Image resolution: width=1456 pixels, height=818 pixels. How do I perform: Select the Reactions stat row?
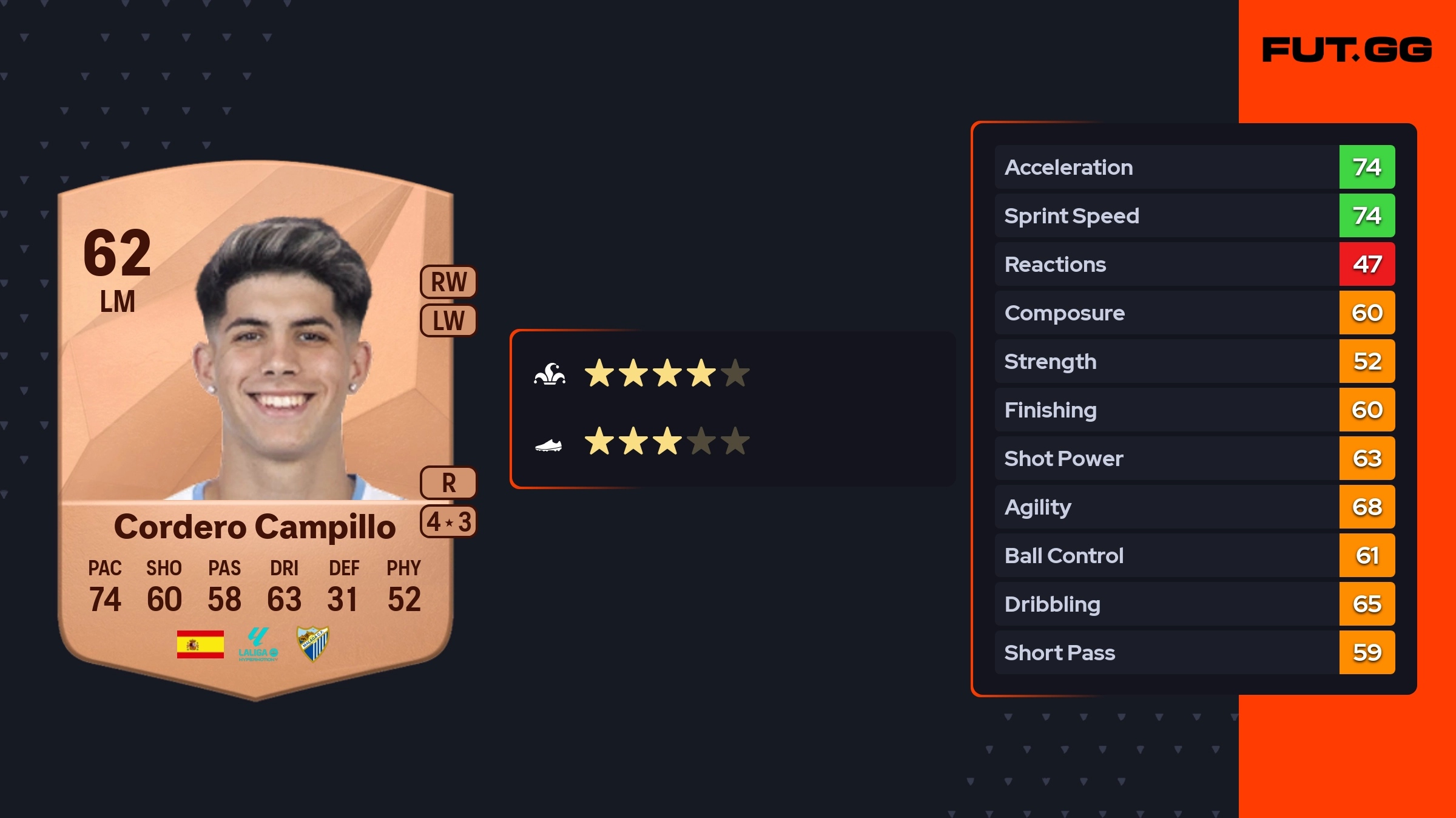1194,264
